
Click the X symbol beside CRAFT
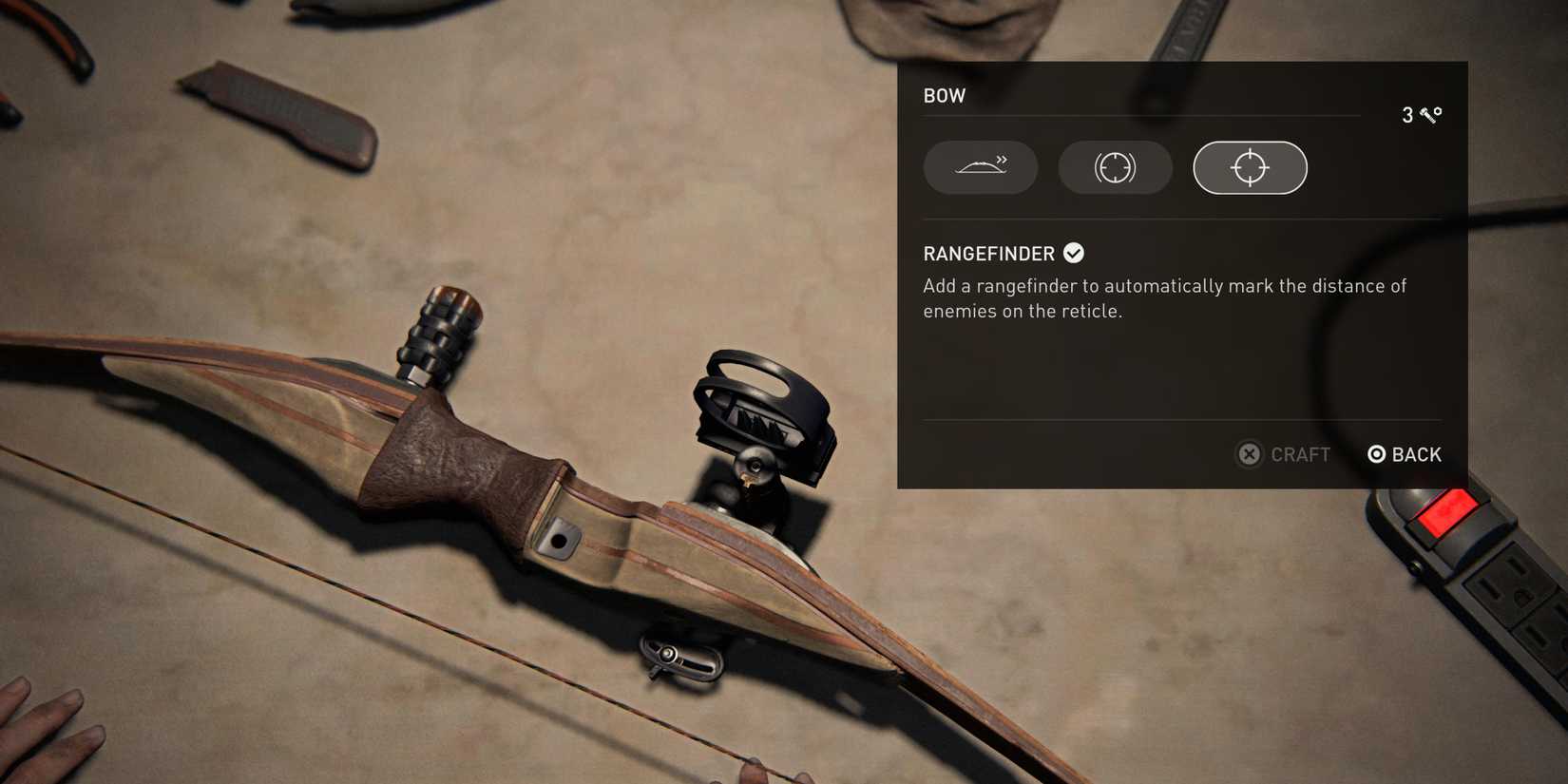[x=1249, y=454]
